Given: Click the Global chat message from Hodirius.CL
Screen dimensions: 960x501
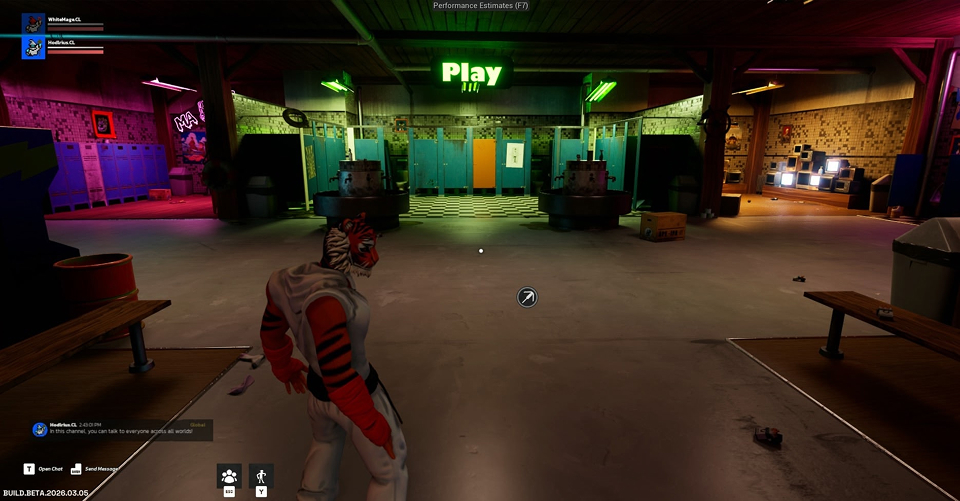Looking at the screenshot, I should [122, 430].
